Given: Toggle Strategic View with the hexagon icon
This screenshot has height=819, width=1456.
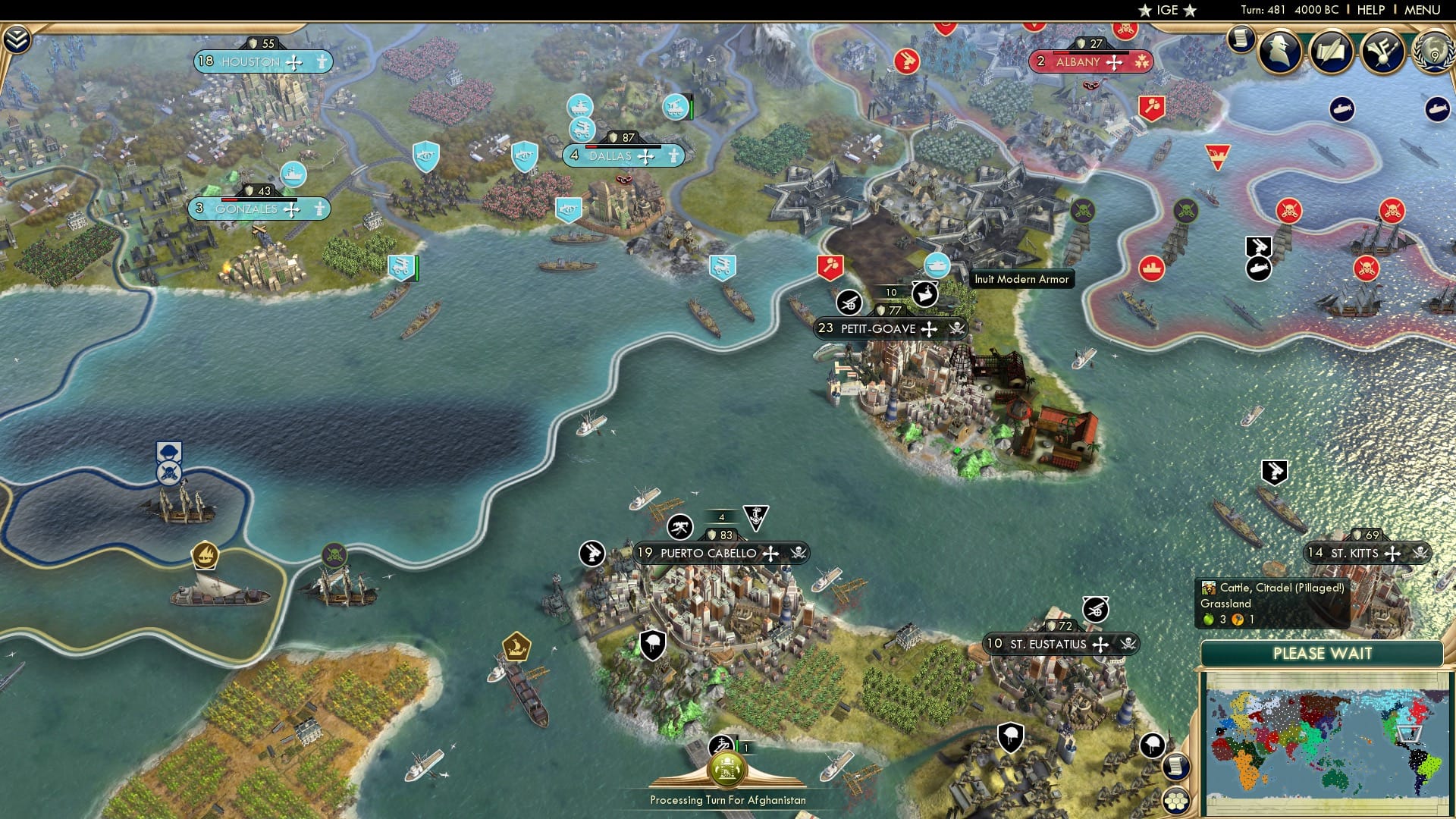Looking at the screenshot, I should [x=1176, y=802].
